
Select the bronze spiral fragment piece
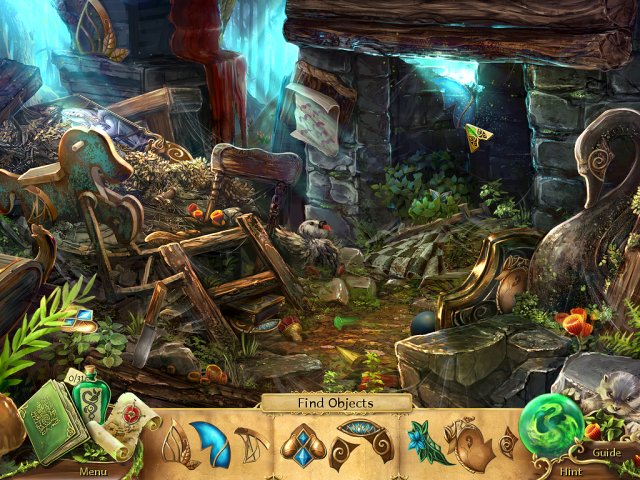(468, 445)
